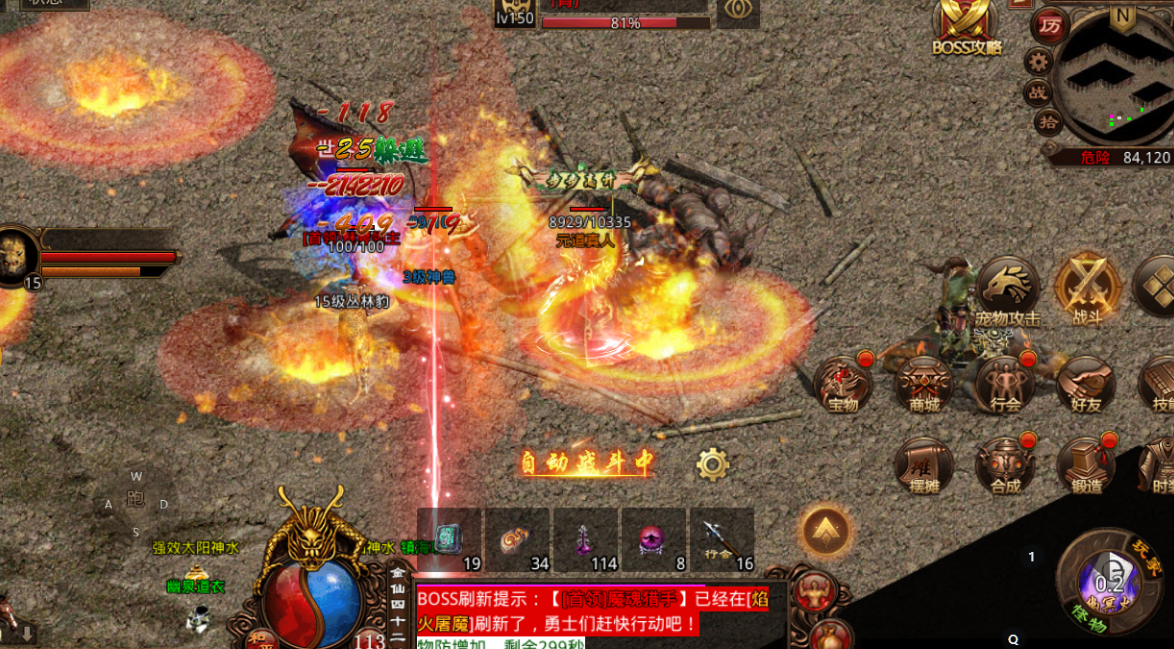Toggle the 战 button beside the minimap
1174x649 pixels.
coord(1037,92)
